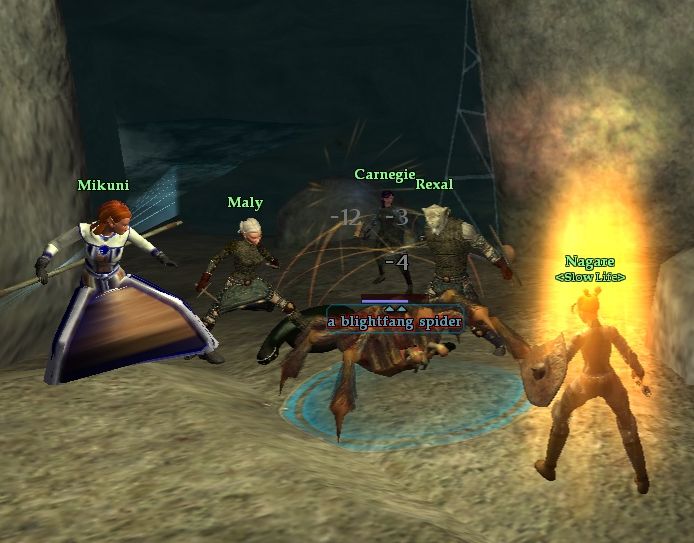Select Mikuni's name label

coord(103,185)
